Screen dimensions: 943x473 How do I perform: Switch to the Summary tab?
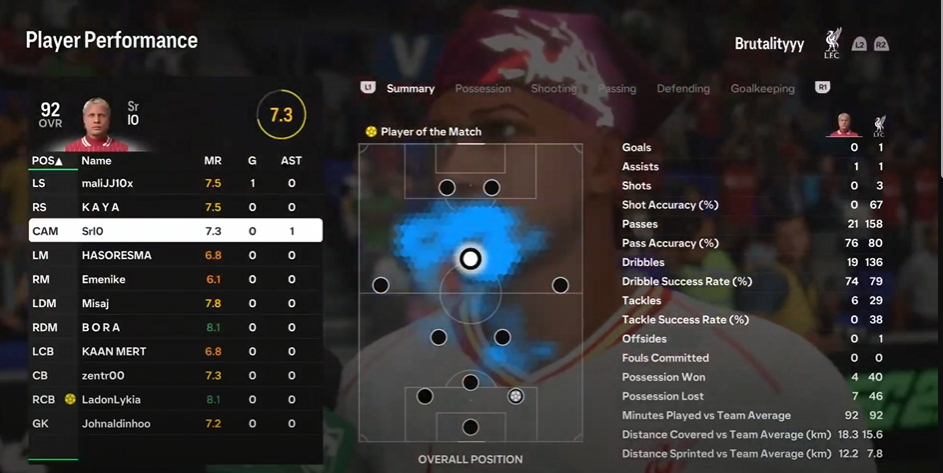(410, 88)
